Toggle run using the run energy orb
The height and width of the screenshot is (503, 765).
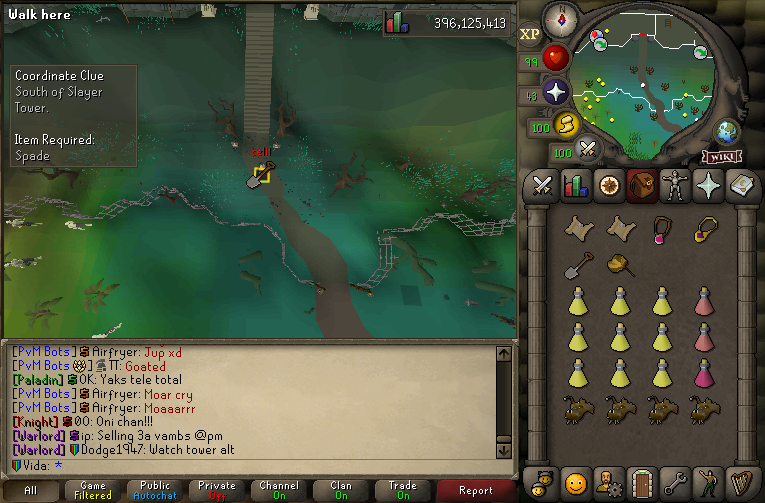[566, 125]
